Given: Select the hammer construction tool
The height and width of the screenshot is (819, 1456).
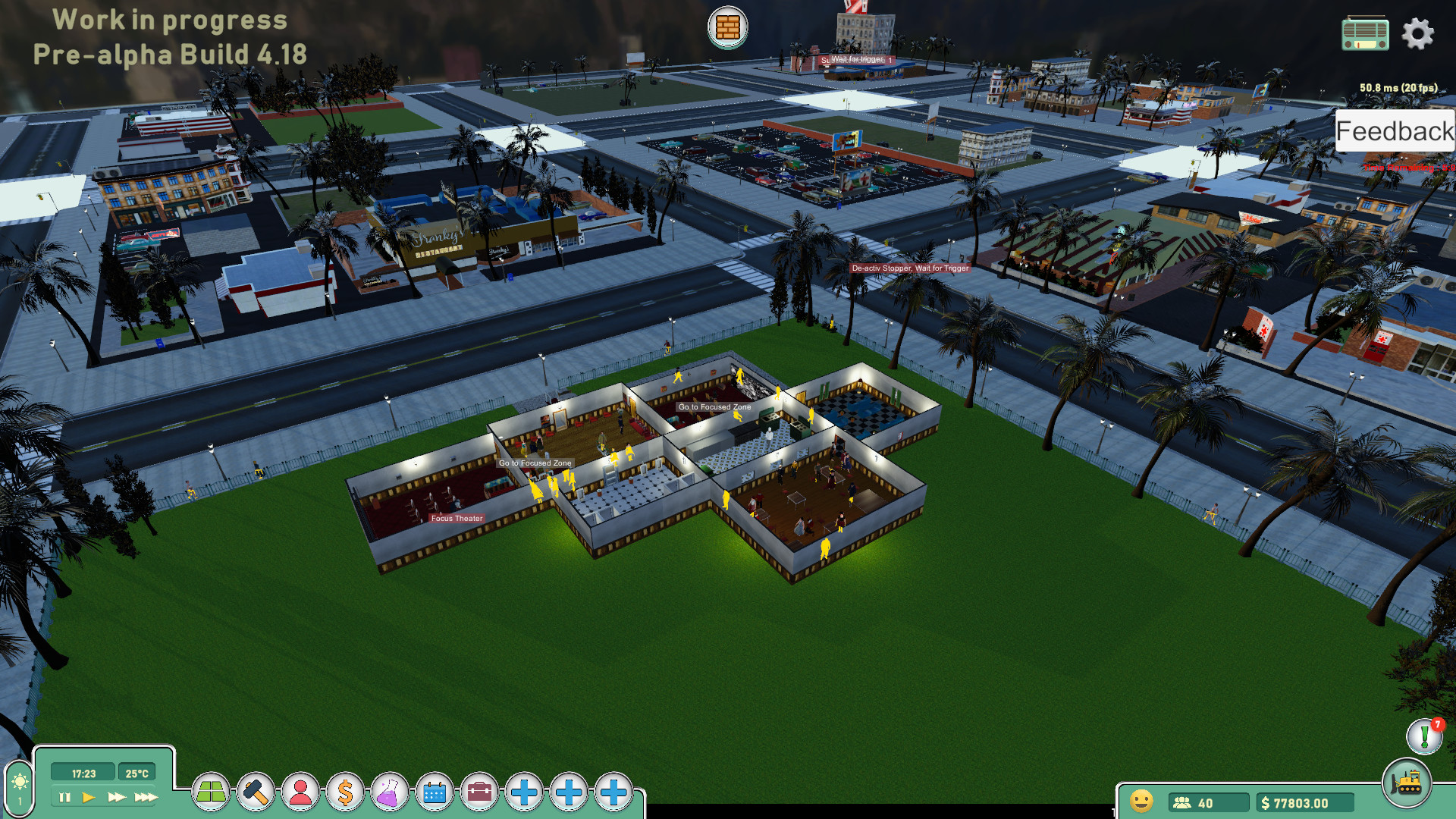Looking at the screenshot, I should (256, 792).
